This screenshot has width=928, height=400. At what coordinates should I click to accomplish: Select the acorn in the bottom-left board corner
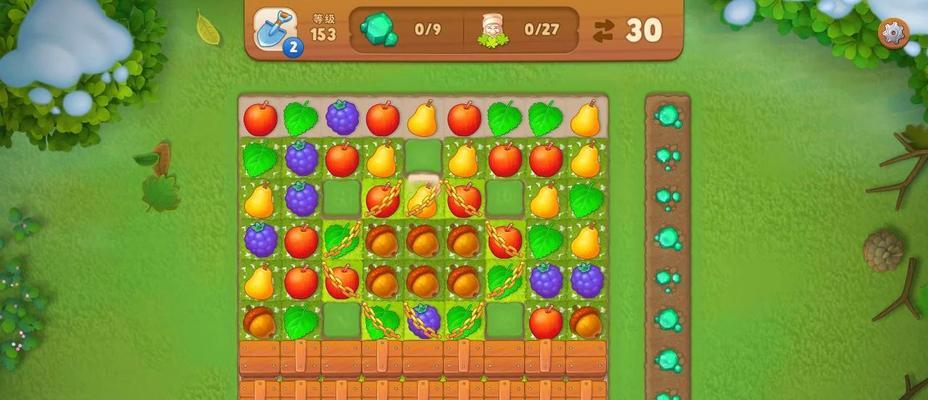pos(260,321)
